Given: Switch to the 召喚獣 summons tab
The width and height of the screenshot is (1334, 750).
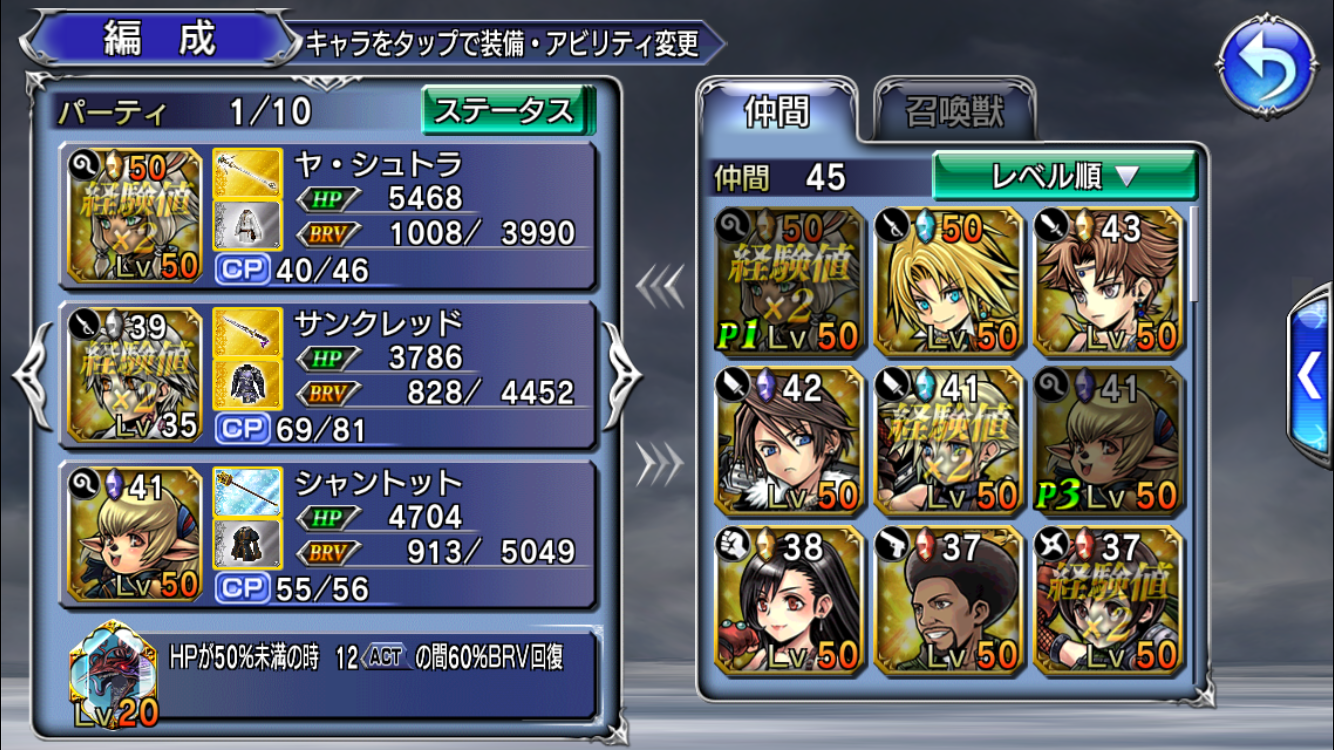Looking at the screenshot, I should point(954,112).
